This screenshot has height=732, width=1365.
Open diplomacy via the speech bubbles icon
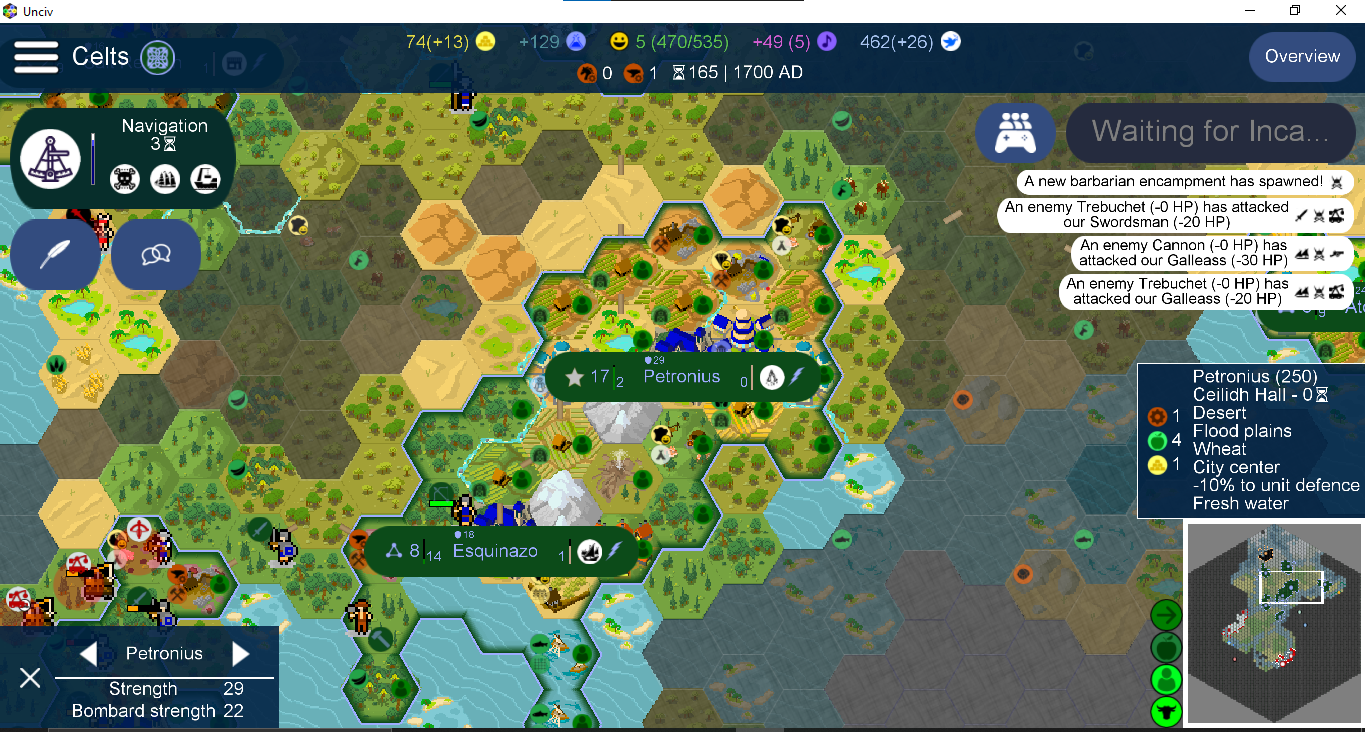(x=155, y=254)
